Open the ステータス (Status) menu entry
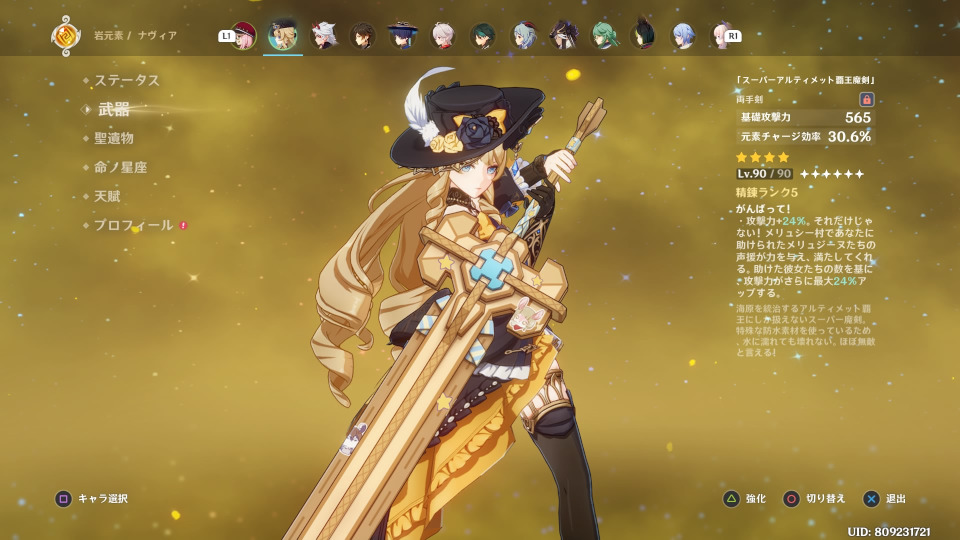 (127, 80)
